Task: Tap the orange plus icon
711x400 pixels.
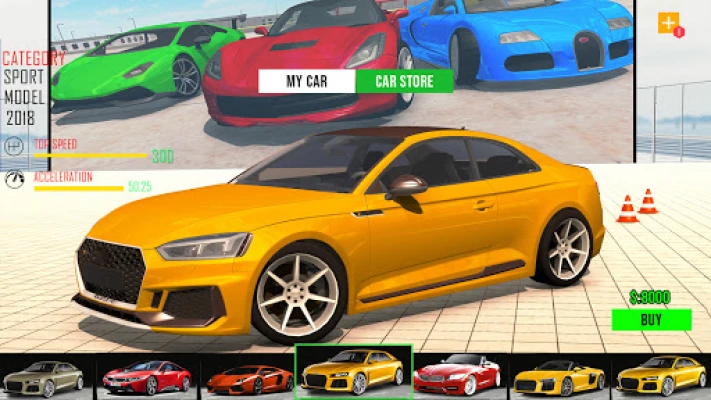Action: (668, 22)
